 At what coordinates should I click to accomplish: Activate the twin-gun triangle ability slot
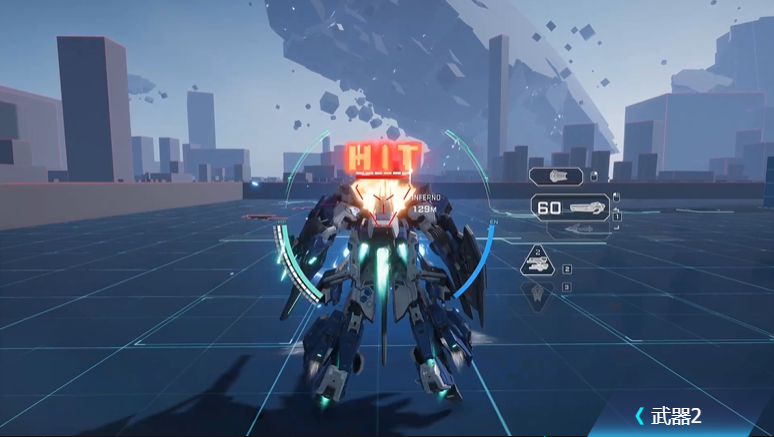coord(538,265)
